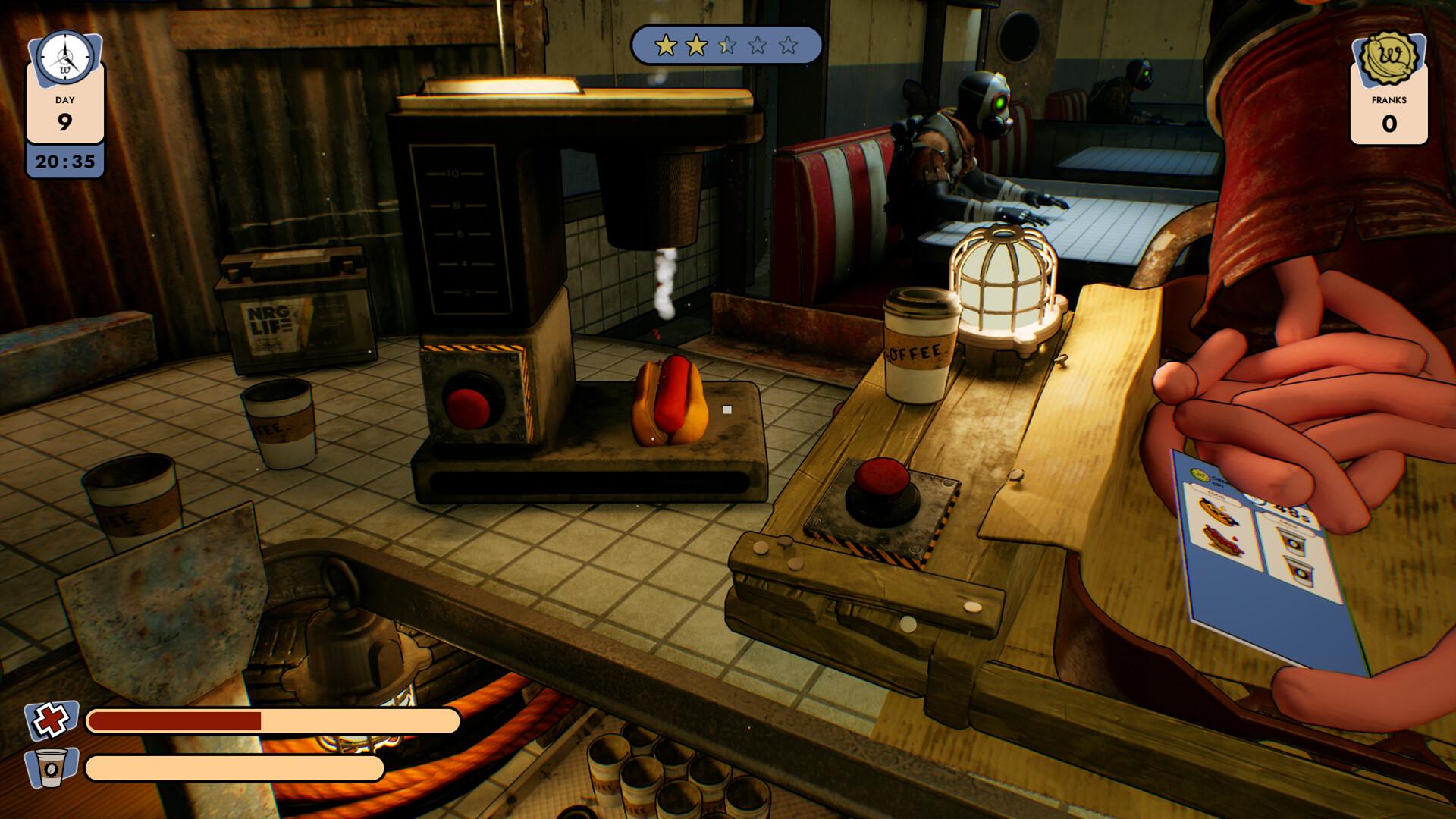This screenshot has height=819, width=1456.
Task: Click the star rating panel
Action: click(x=726, y=45)
